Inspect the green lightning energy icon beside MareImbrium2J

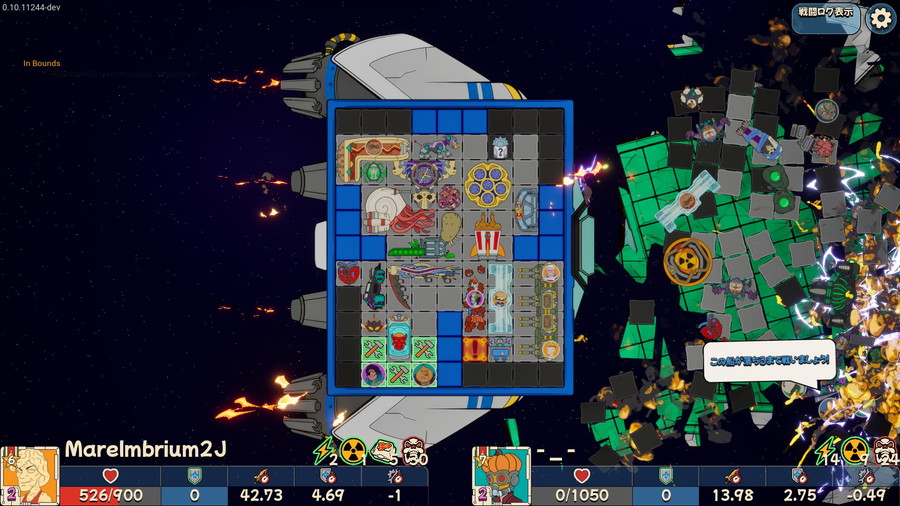tap(322, 452)
